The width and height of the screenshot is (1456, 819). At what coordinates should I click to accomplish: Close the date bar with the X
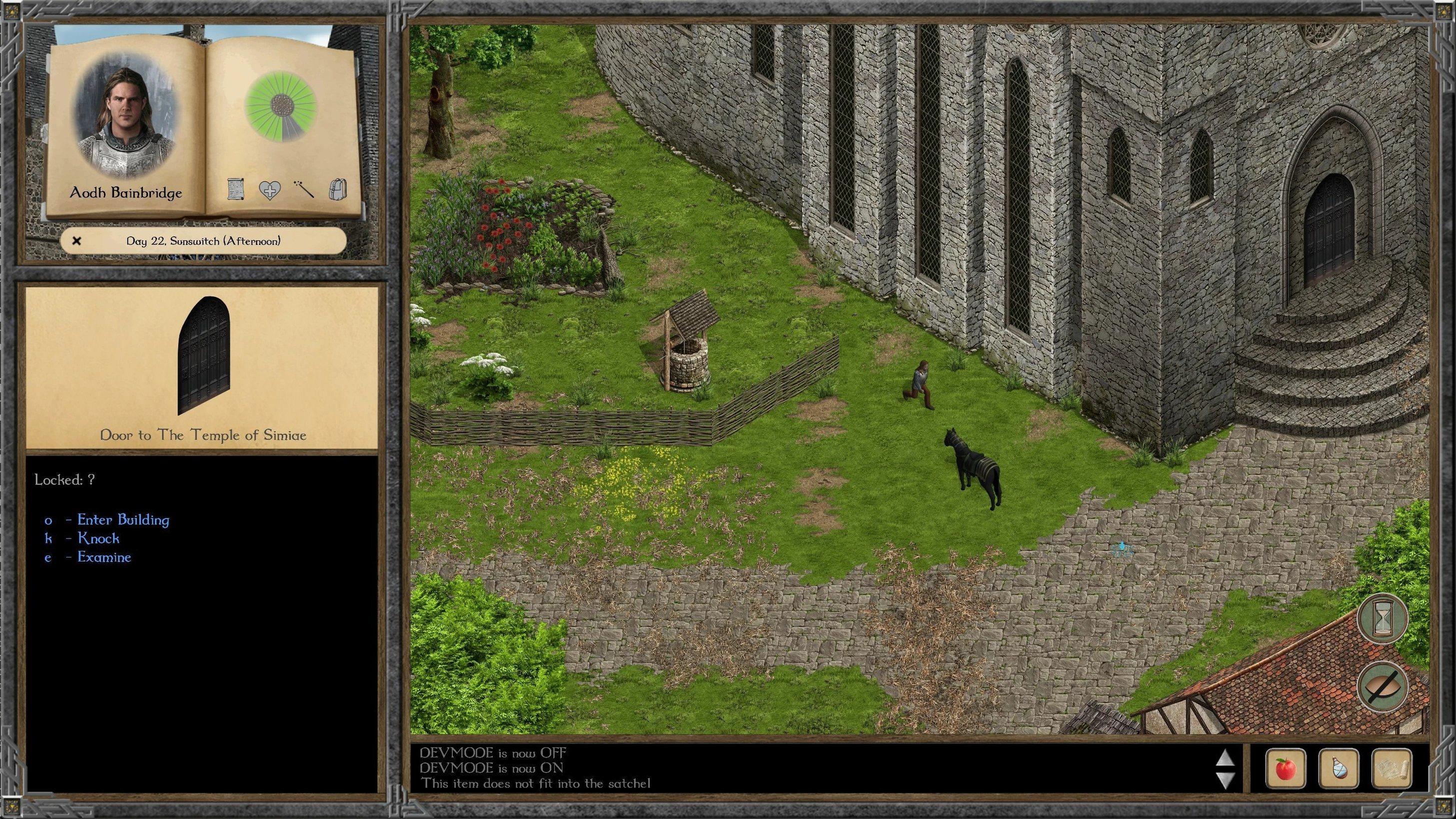77,241
